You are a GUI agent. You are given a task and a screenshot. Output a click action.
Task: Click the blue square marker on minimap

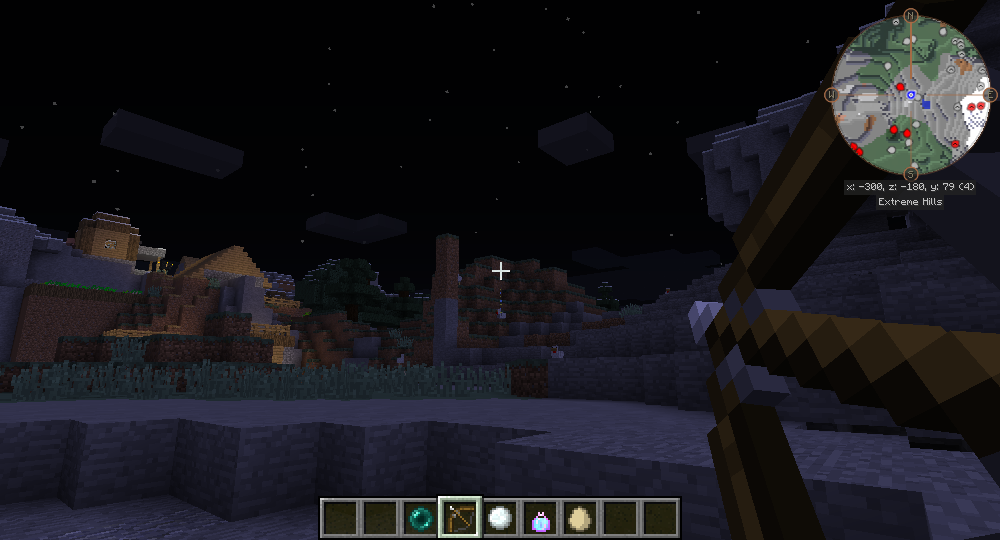tap(927, 104)
